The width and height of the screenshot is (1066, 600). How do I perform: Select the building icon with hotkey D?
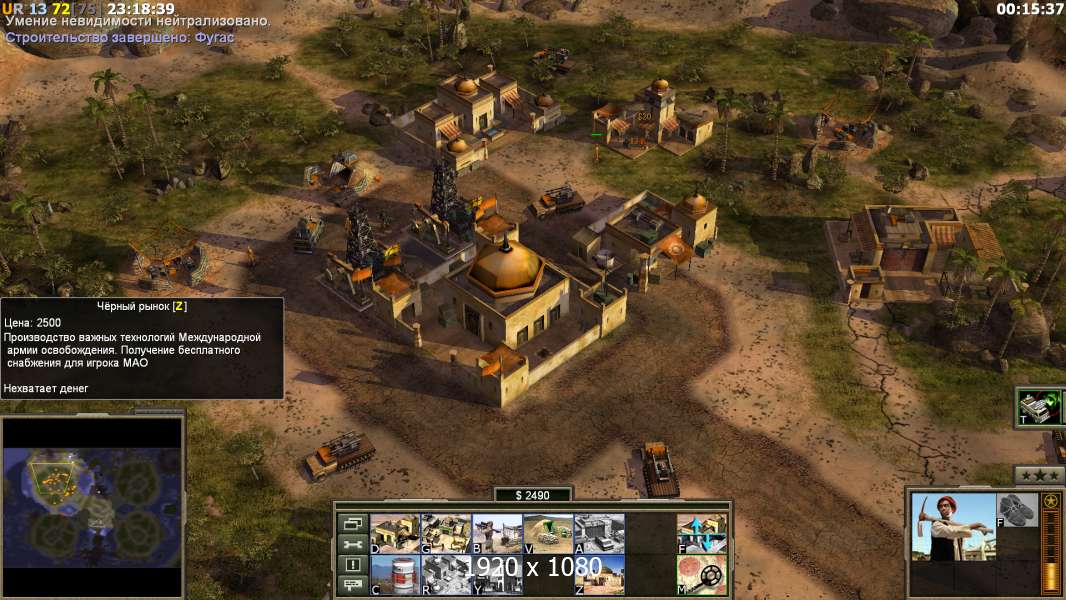tap(395, 533)
